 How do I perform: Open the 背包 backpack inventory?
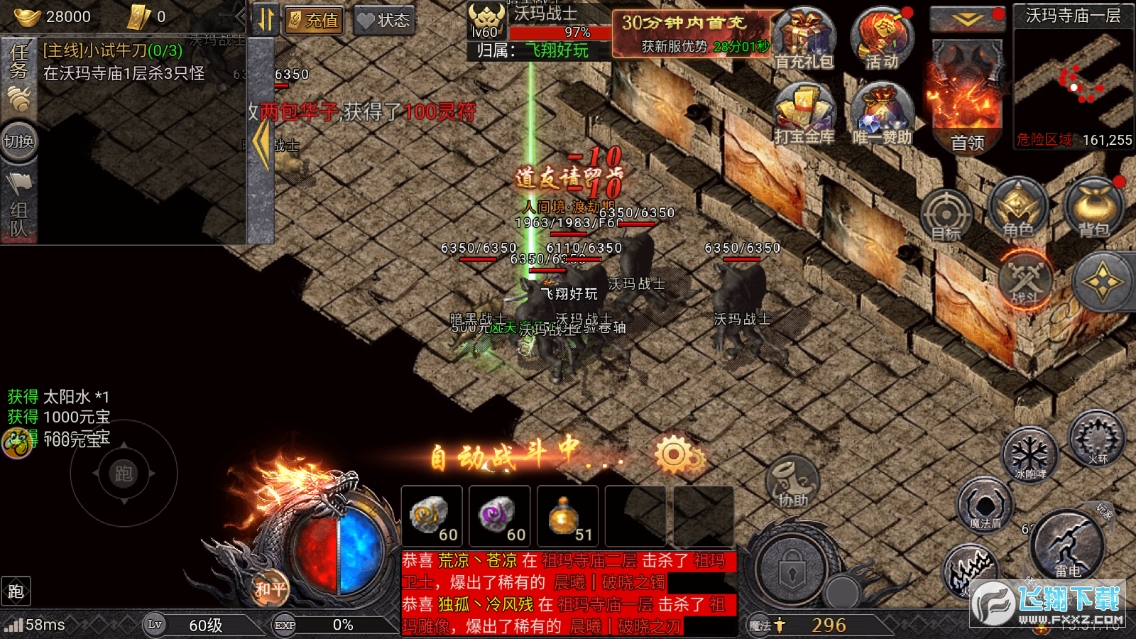tap(1094, 208)
